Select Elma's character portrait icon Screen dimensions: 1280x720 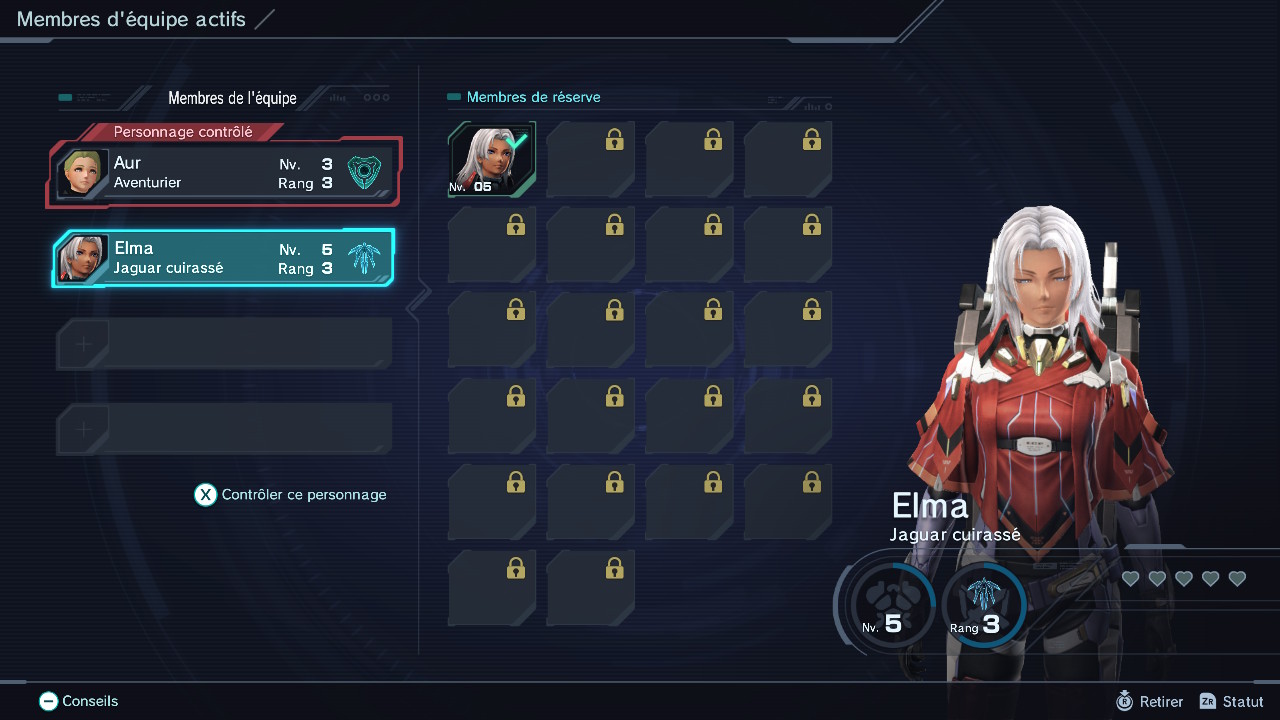click(83, 257)
